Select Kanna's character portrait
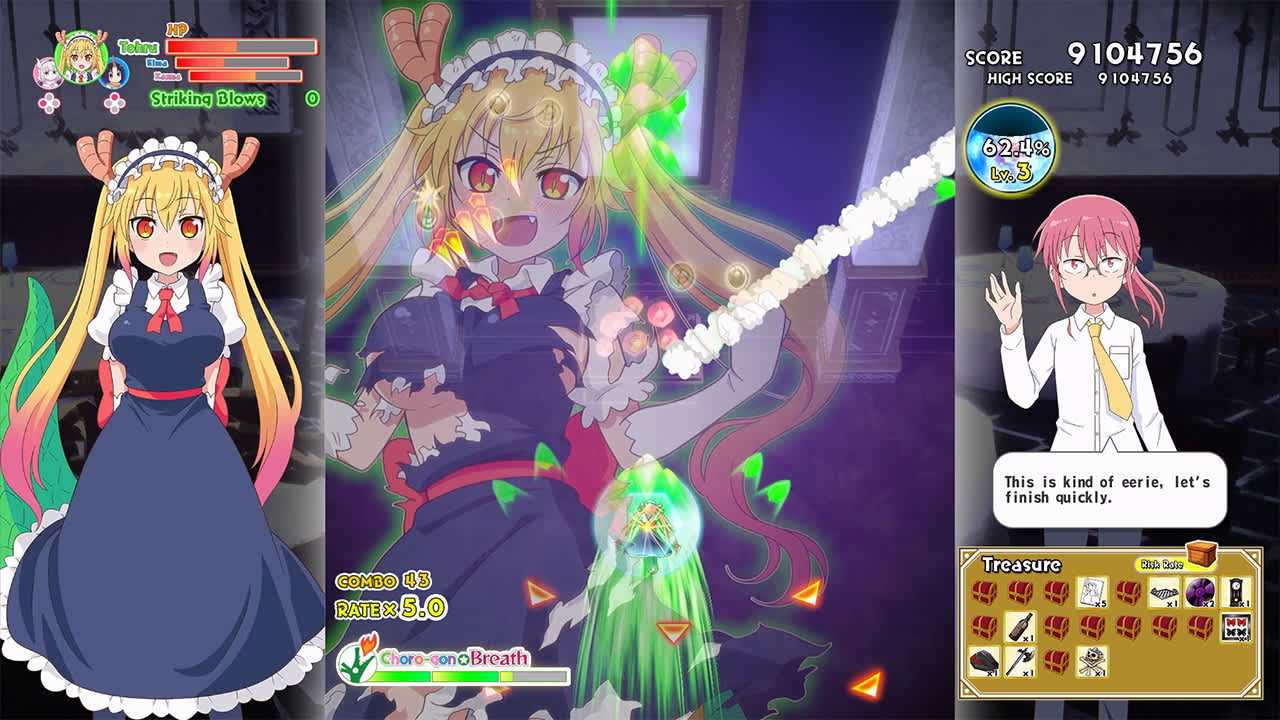The image size is (1280, 720). coord(48,73)
